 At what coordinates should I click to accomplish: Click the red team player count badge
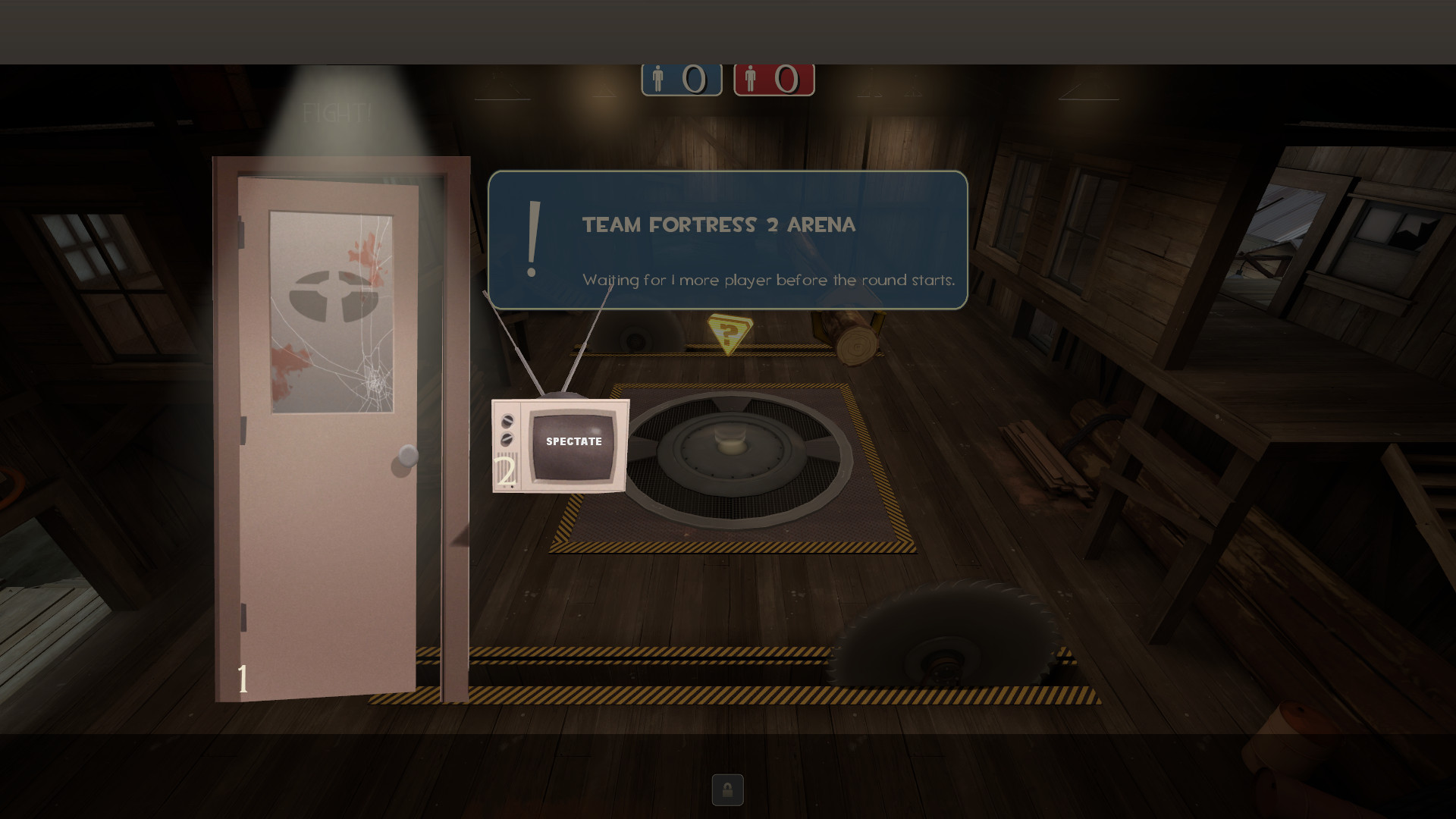[773, 78]
